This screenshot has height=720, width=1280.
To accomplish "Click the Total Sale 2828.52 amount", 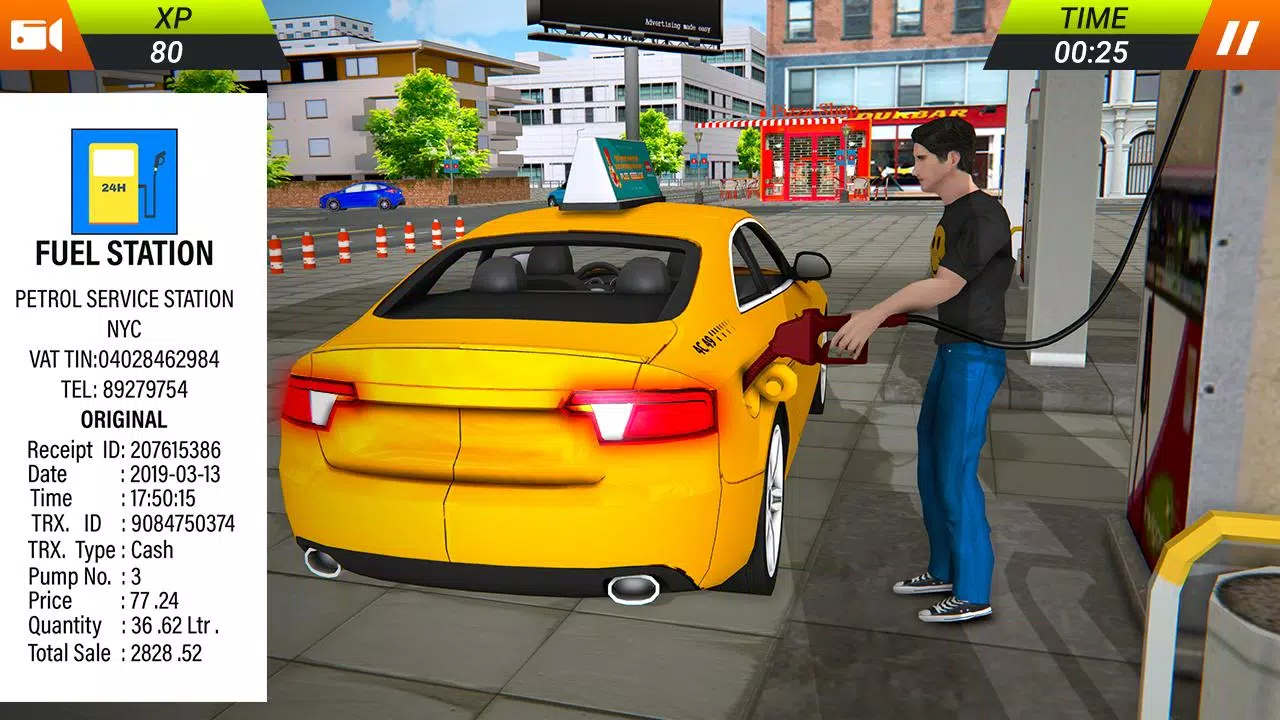I will point(115,653).
